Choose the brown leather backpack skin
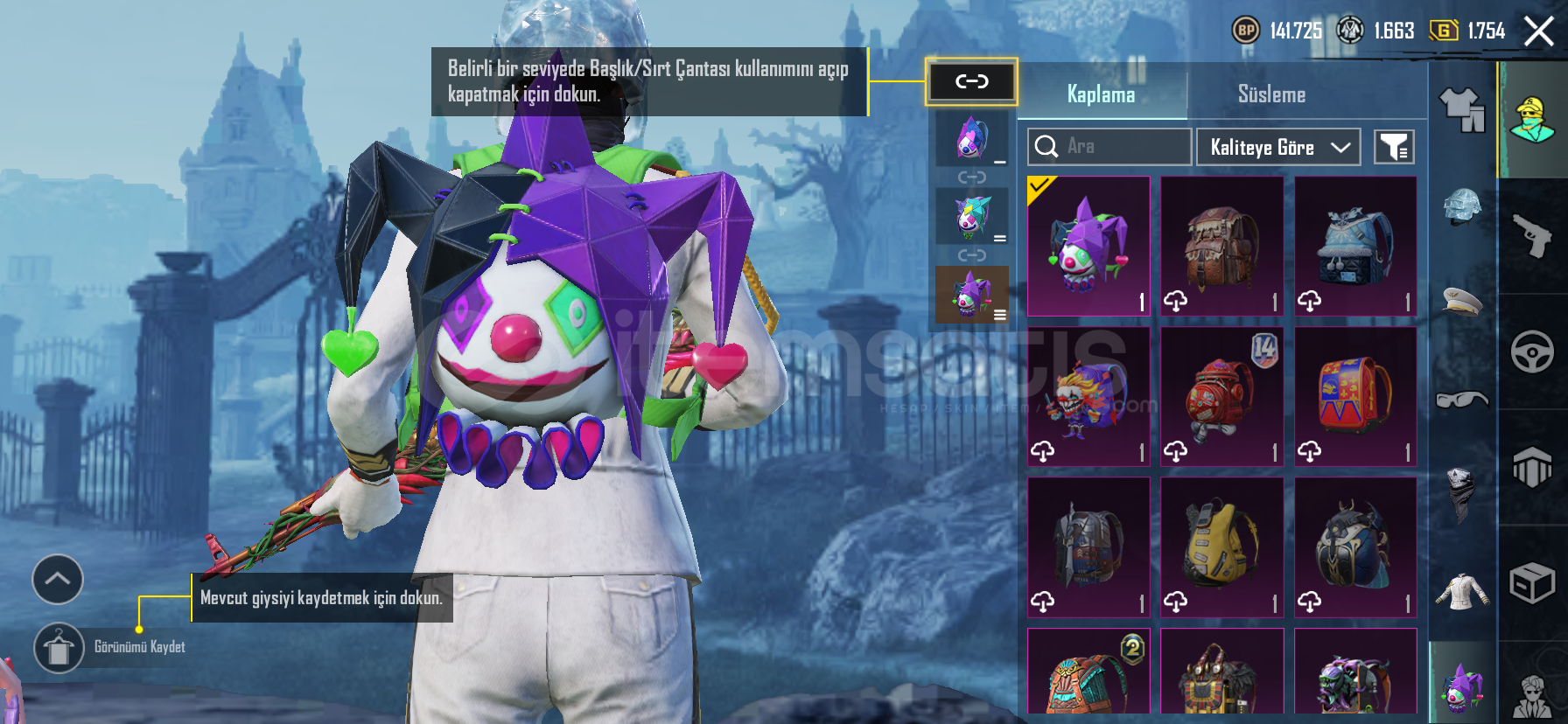 tap(1221, 246)
